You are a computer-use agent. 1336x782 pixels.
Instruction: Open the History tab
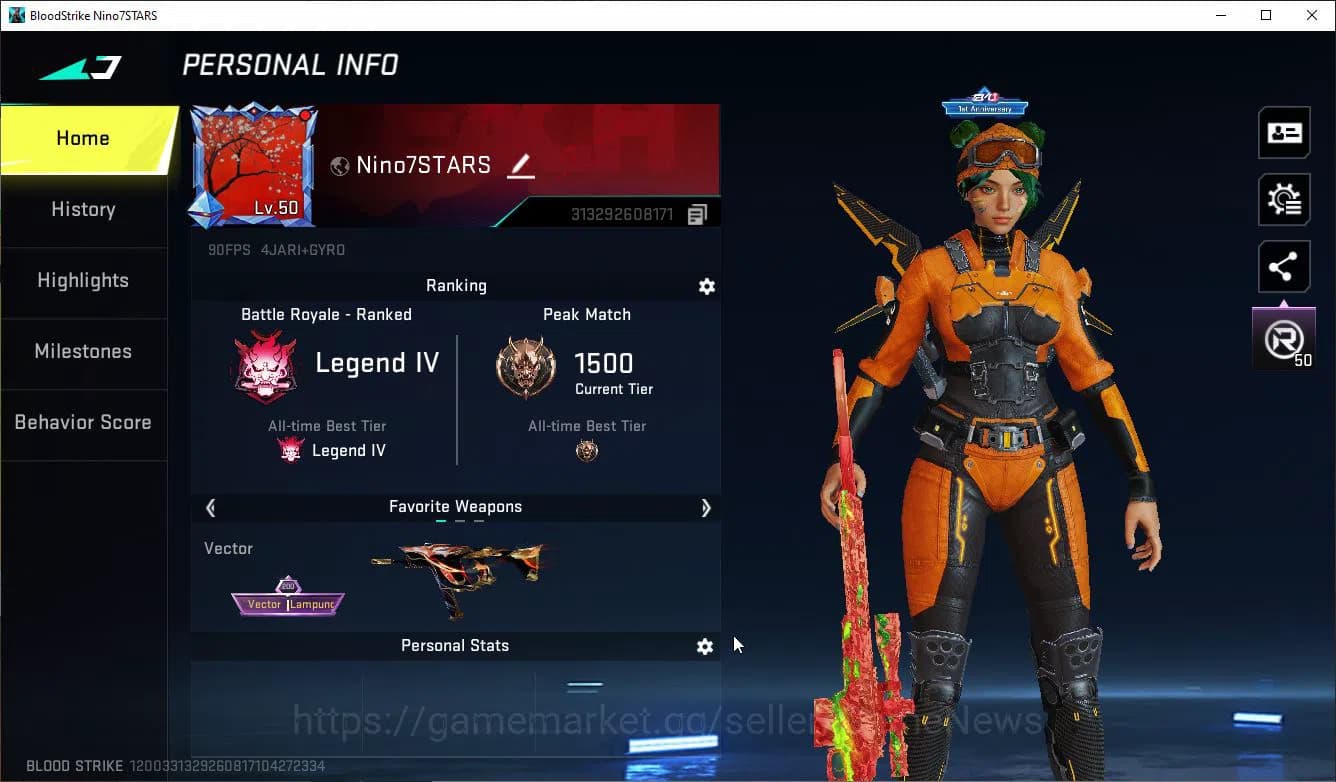click(83, 210)
